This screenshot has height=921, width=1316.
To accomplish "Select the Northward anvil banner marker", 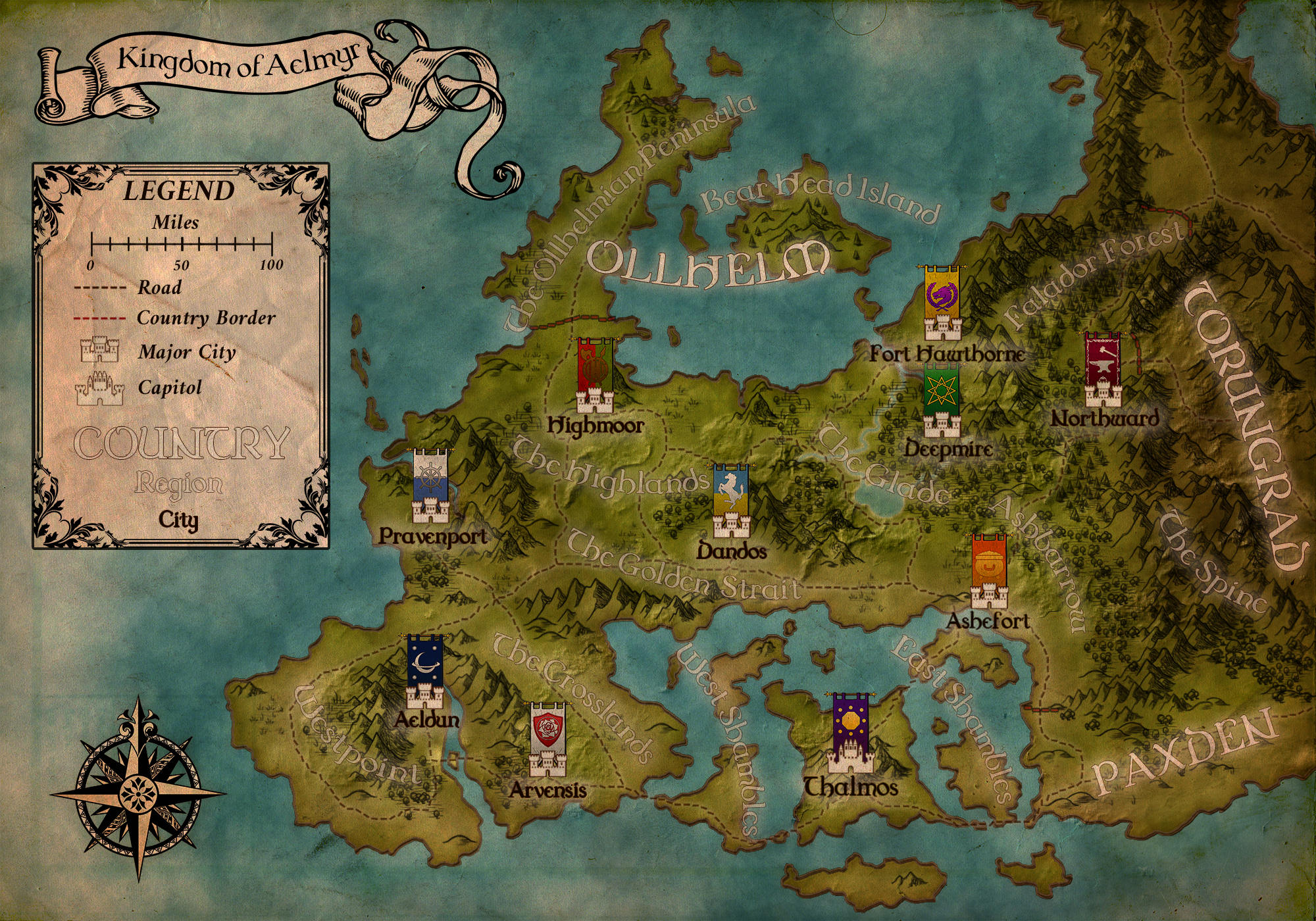I will point(1103,370).
